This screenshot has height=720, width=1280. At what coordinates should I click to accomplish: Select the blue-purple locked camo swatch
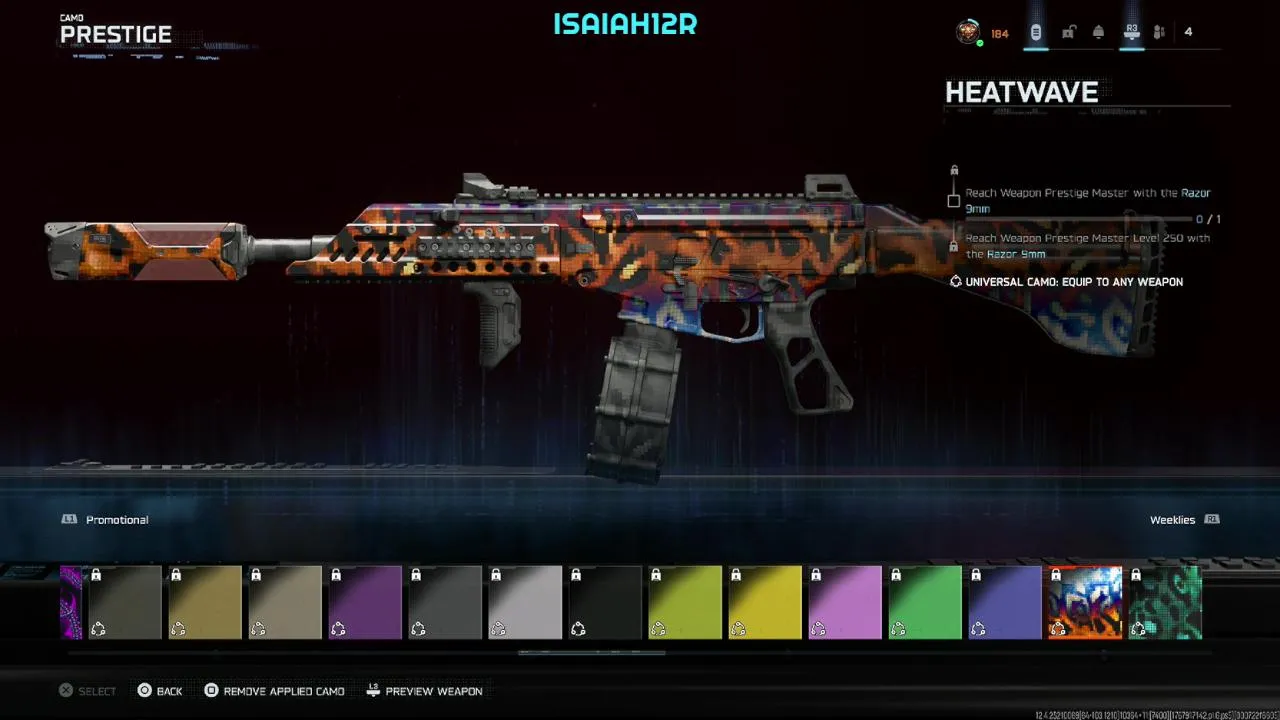1005,602
